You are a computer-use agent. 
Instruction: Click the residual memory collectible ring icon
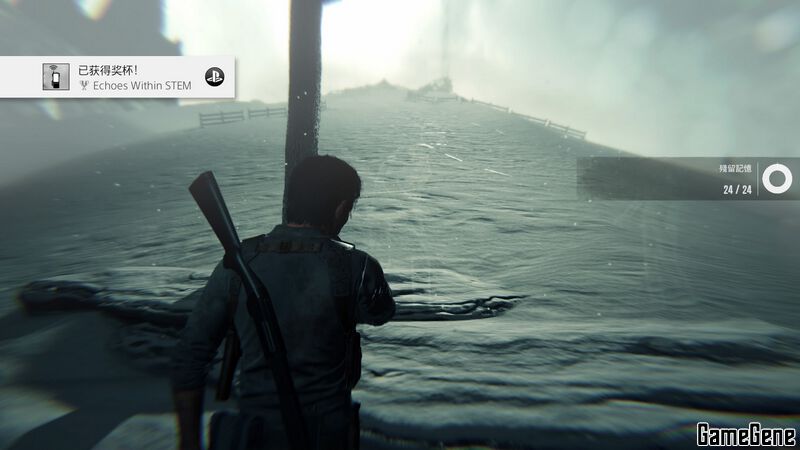coord(775,179)
